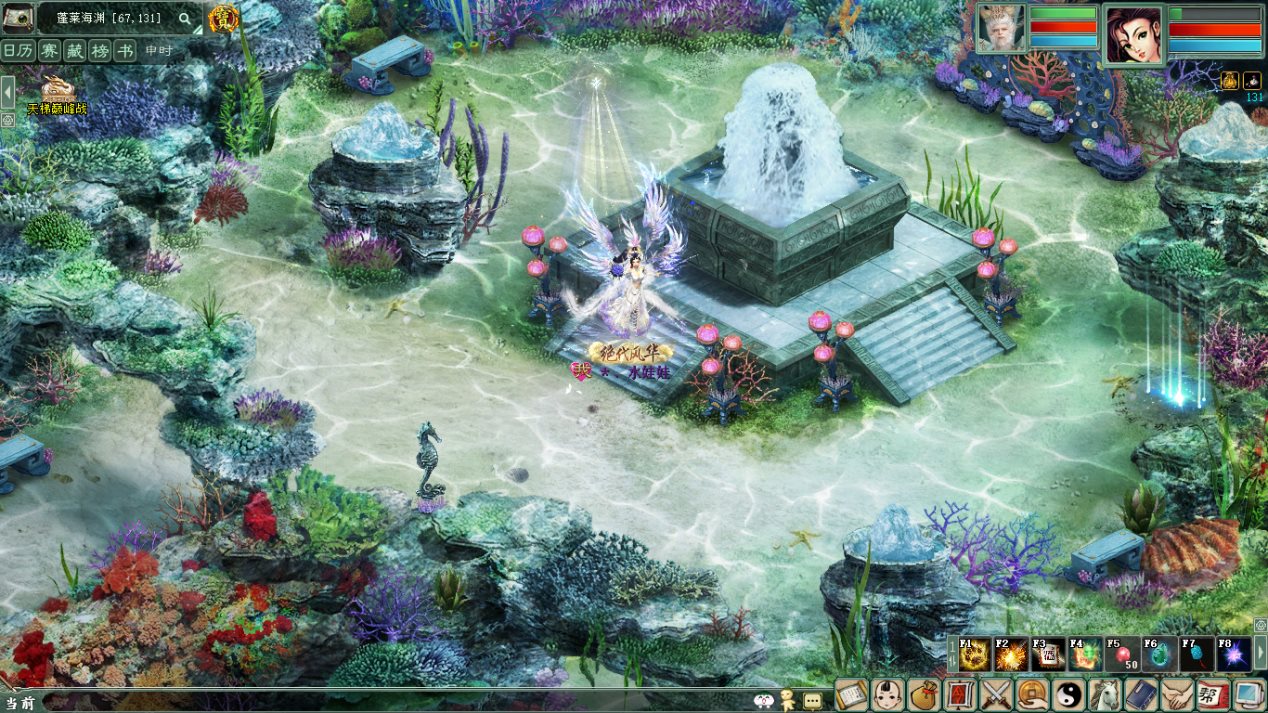
Task: Click the 榜 rankings button
Action: point(100,51)
